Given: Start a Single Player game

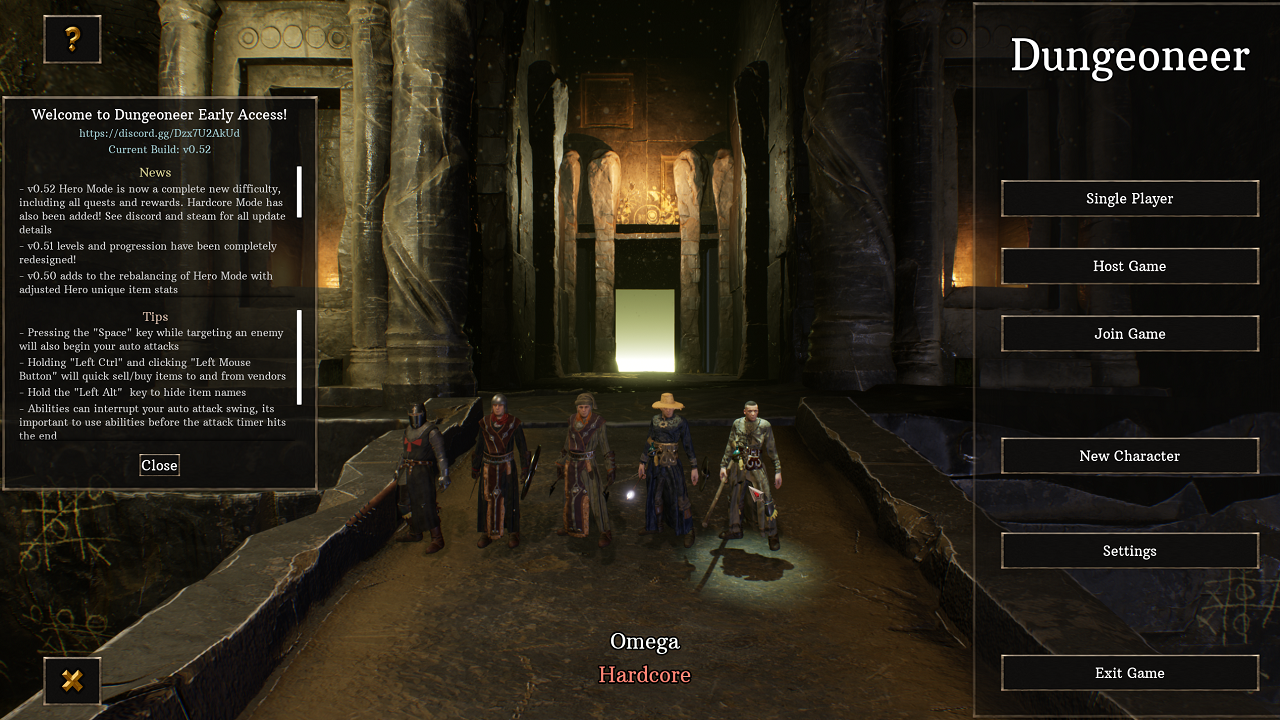Looking at the screenshot, I should tap(1129, 198).
